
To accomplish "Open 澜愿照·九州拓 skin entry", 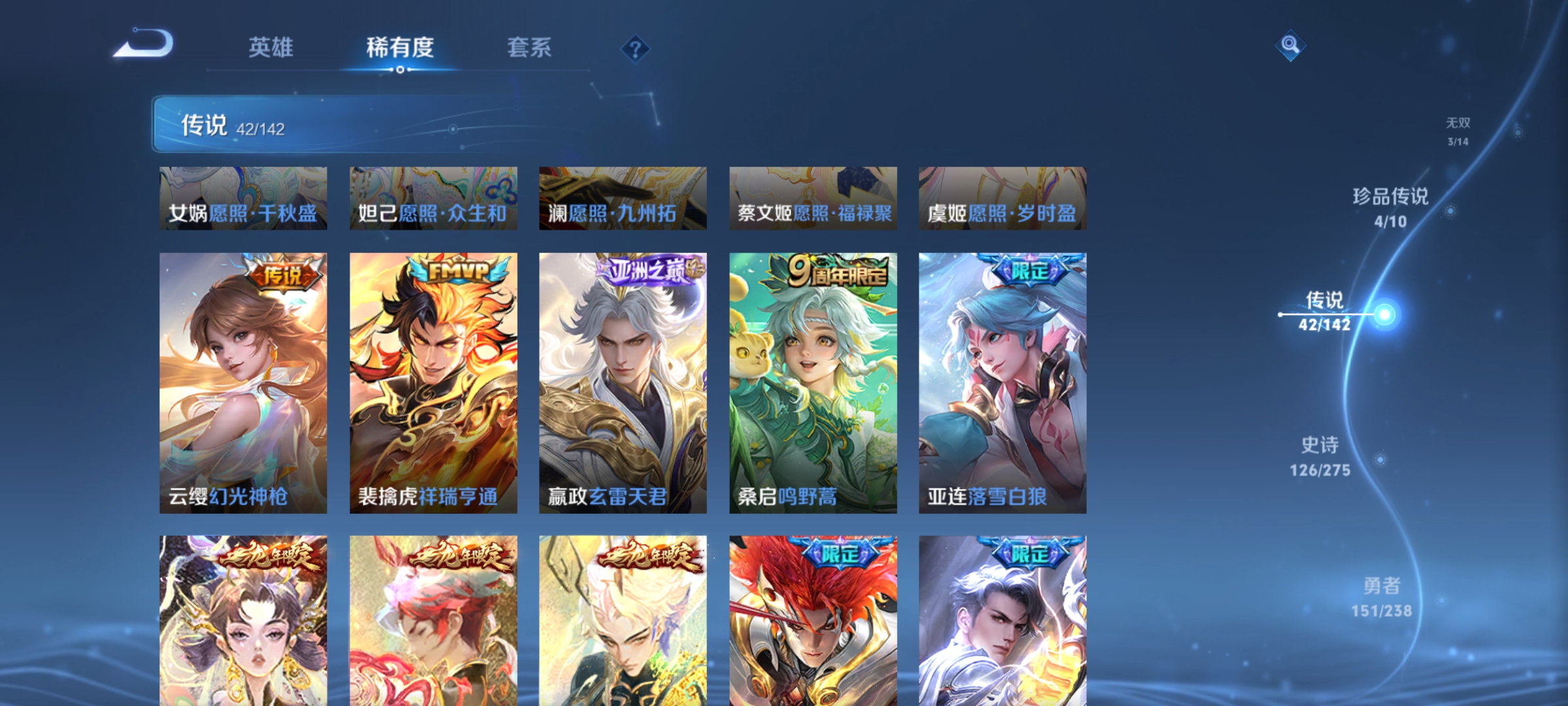I will (623, 197).
